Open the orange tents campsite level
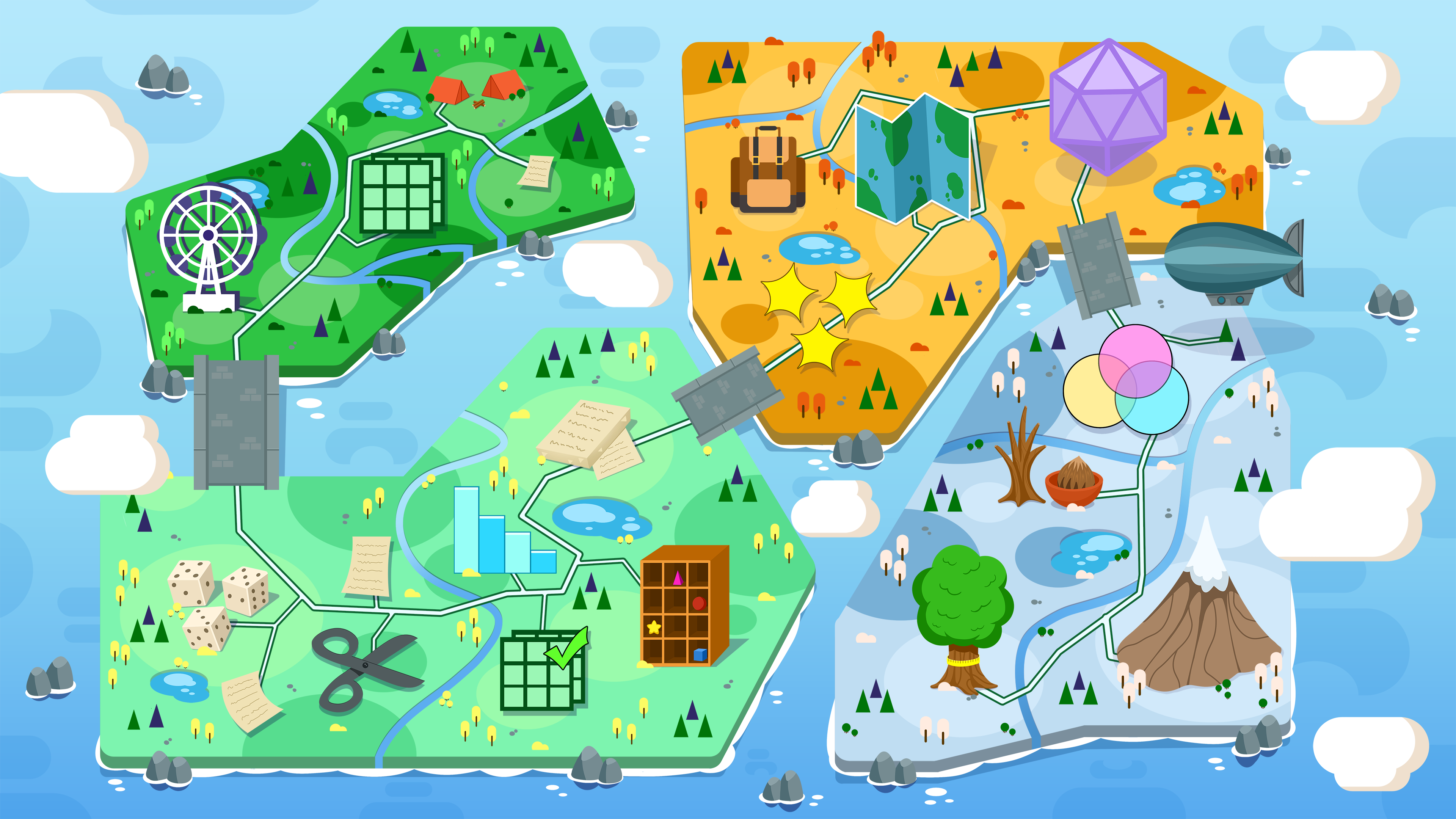The image size is (1456, 819). 476,88
